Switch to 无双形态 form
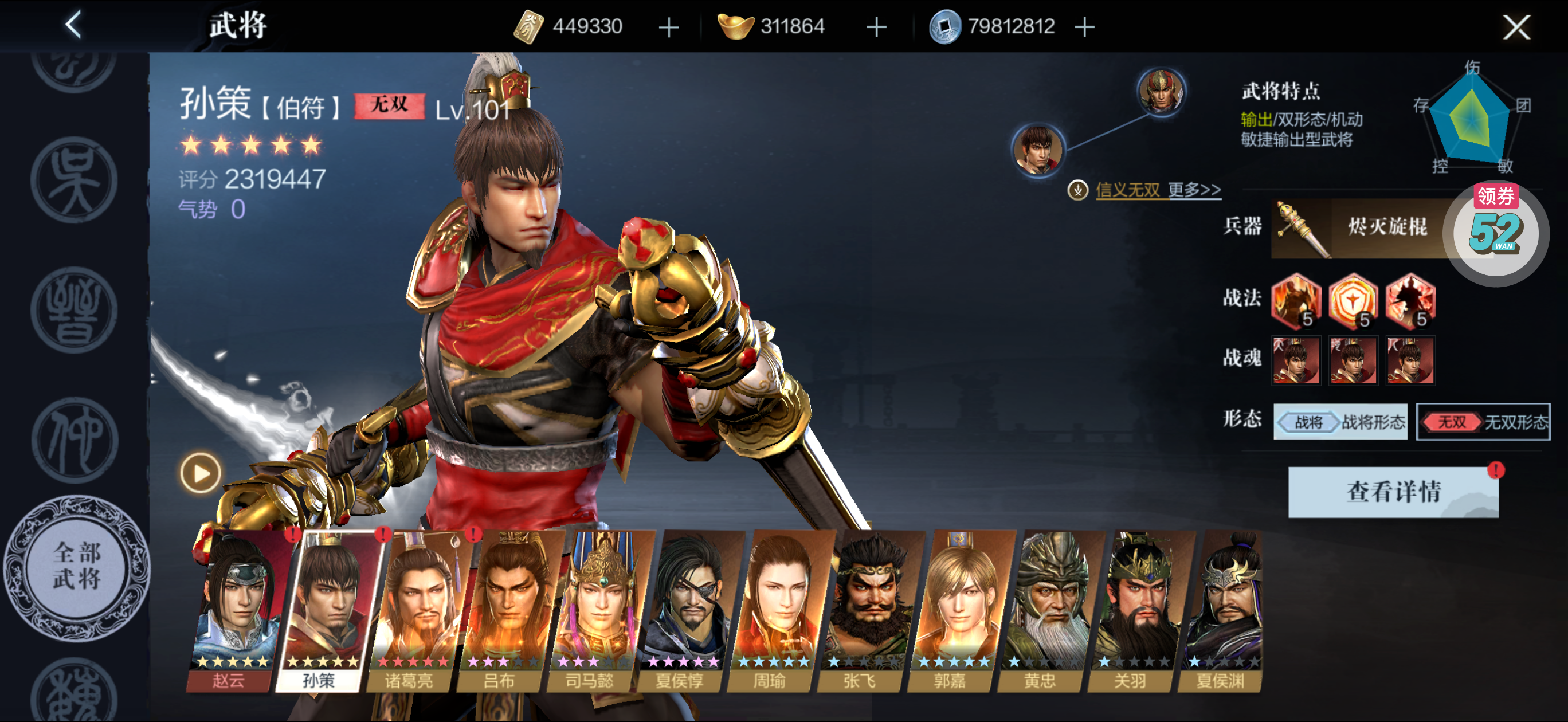The width and height of the screenshot is (1568, 722). (1482, 421)
